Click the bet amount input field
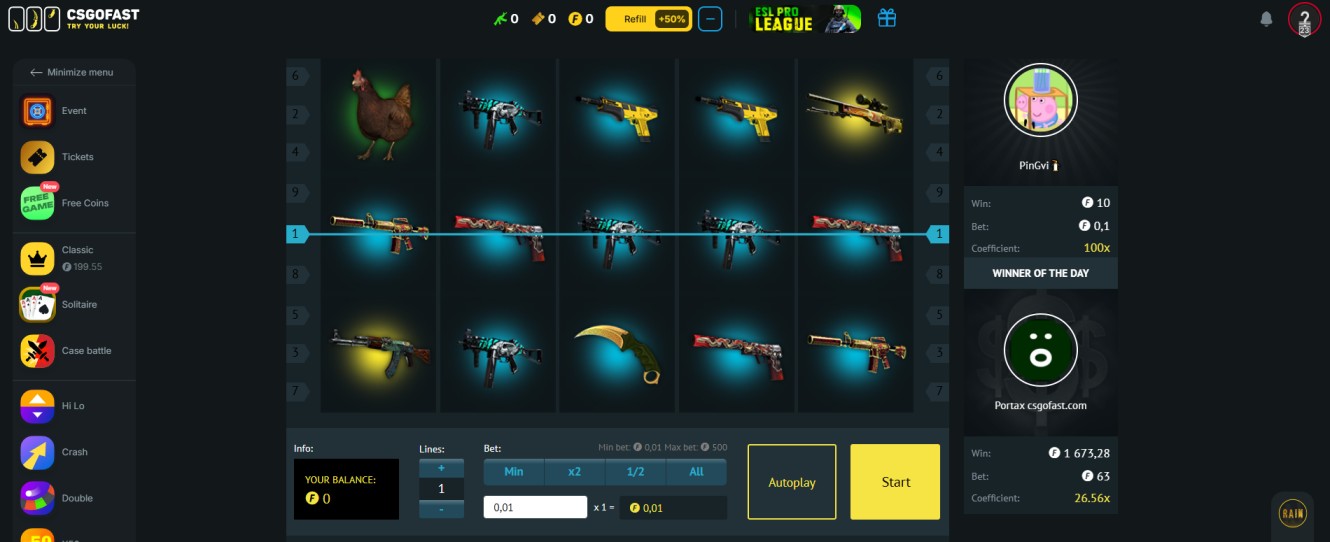 pos(535,507)
